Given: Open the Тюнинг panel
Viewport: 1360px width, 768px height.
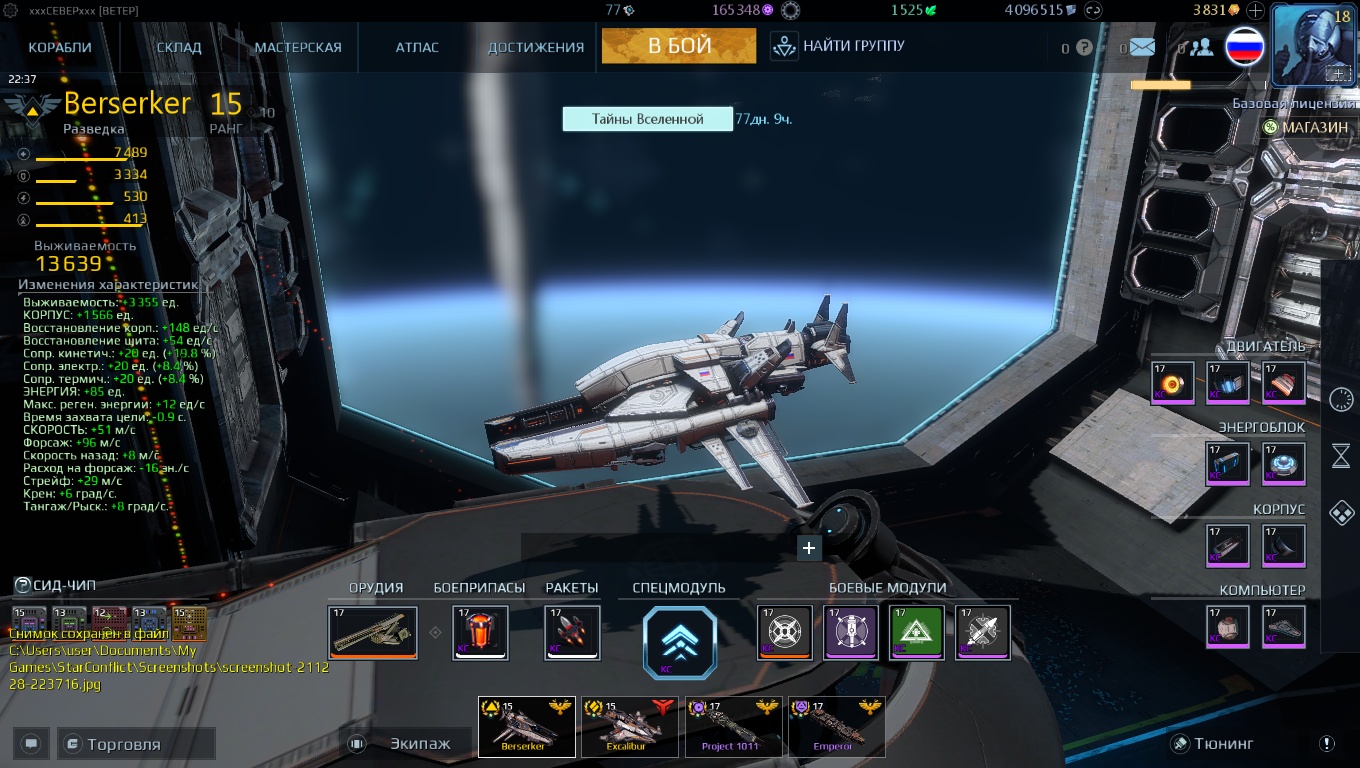Looking at the screenshot, I should (x=1213, y=743).
